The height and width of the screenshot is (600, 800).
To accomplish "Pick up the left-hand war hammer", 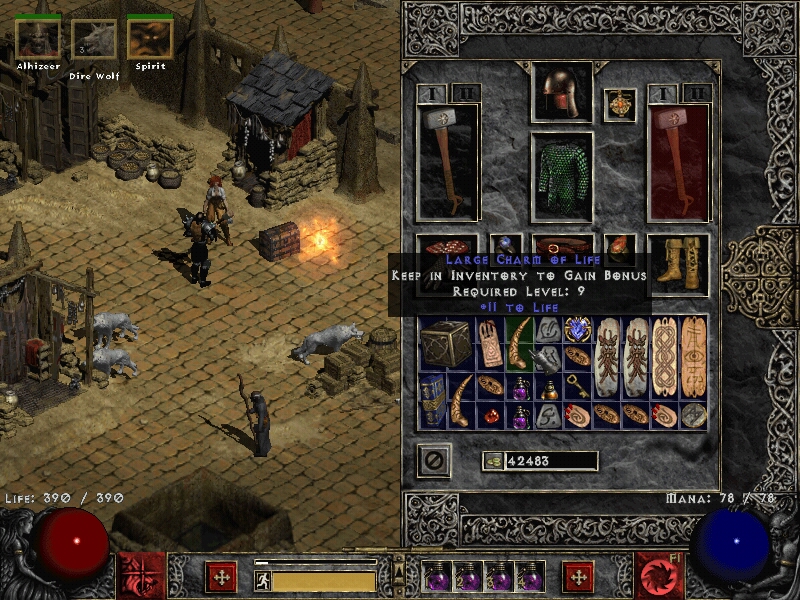I will point(449,162).
